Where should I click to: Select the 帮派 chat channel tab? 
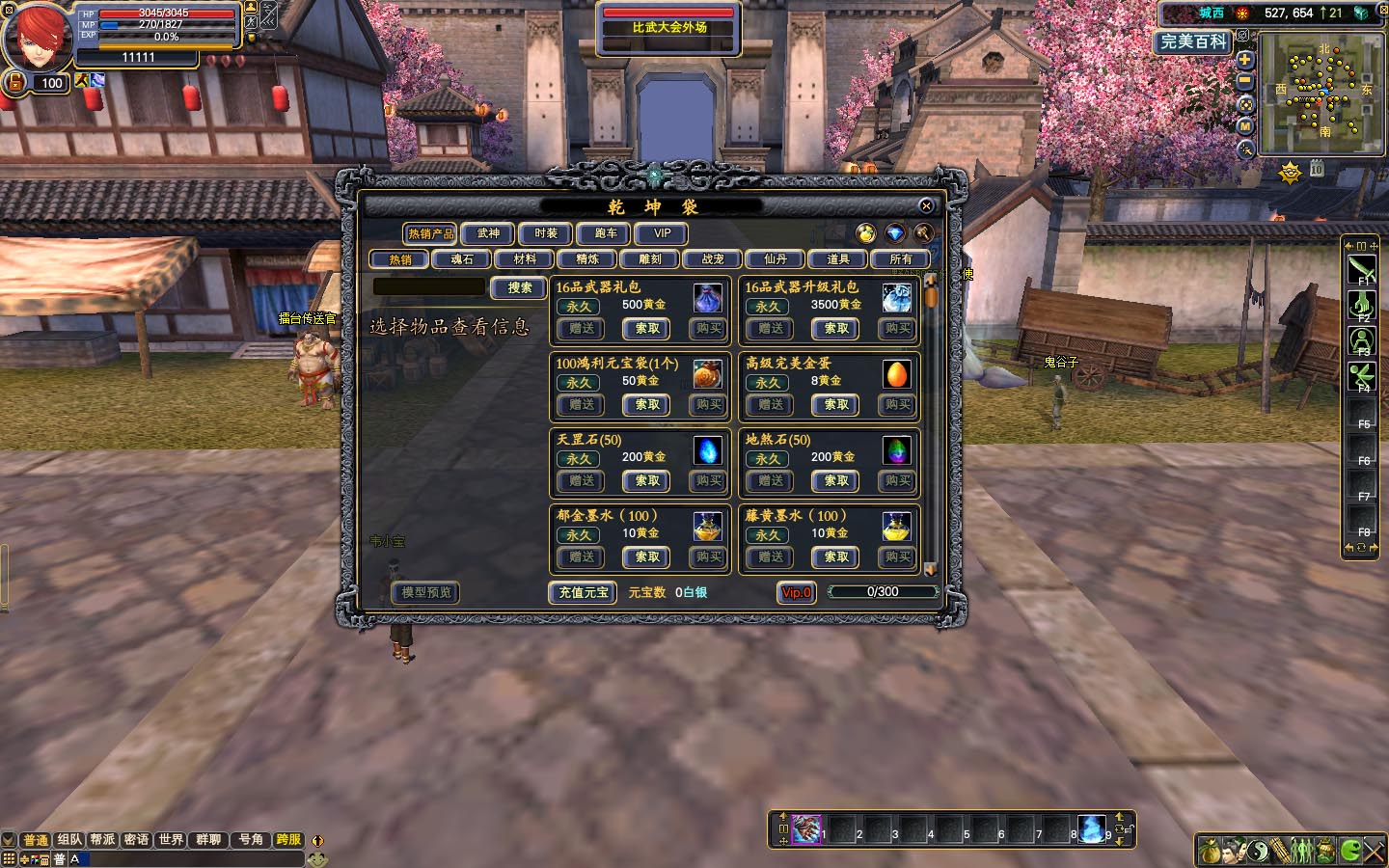click(x=102, y=840)
